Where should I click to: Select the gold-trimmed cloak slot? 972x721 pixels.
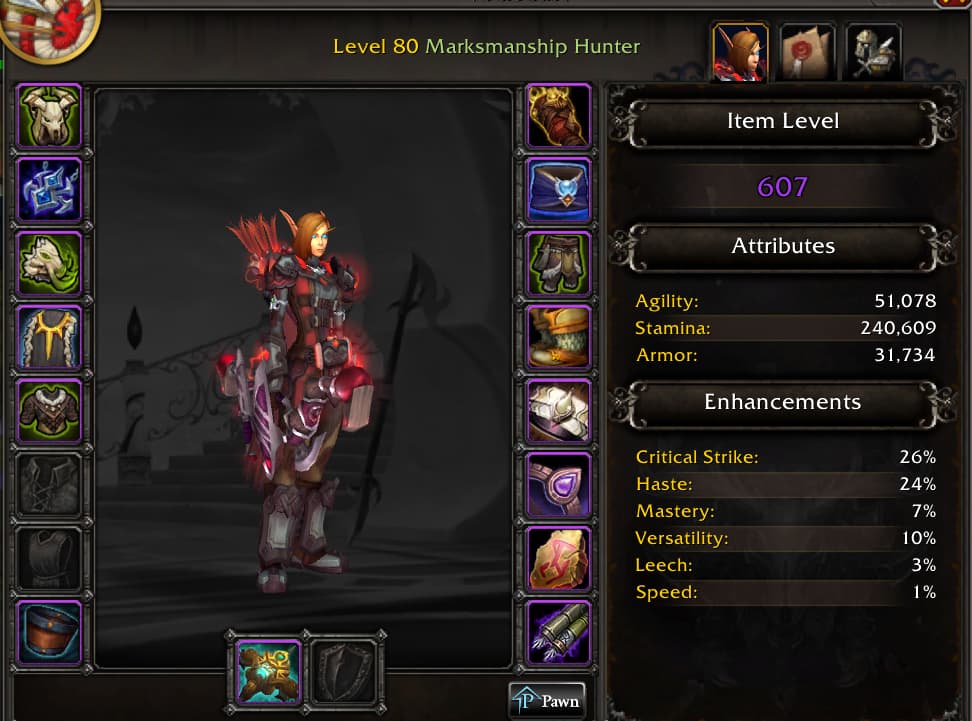[49, 338]
